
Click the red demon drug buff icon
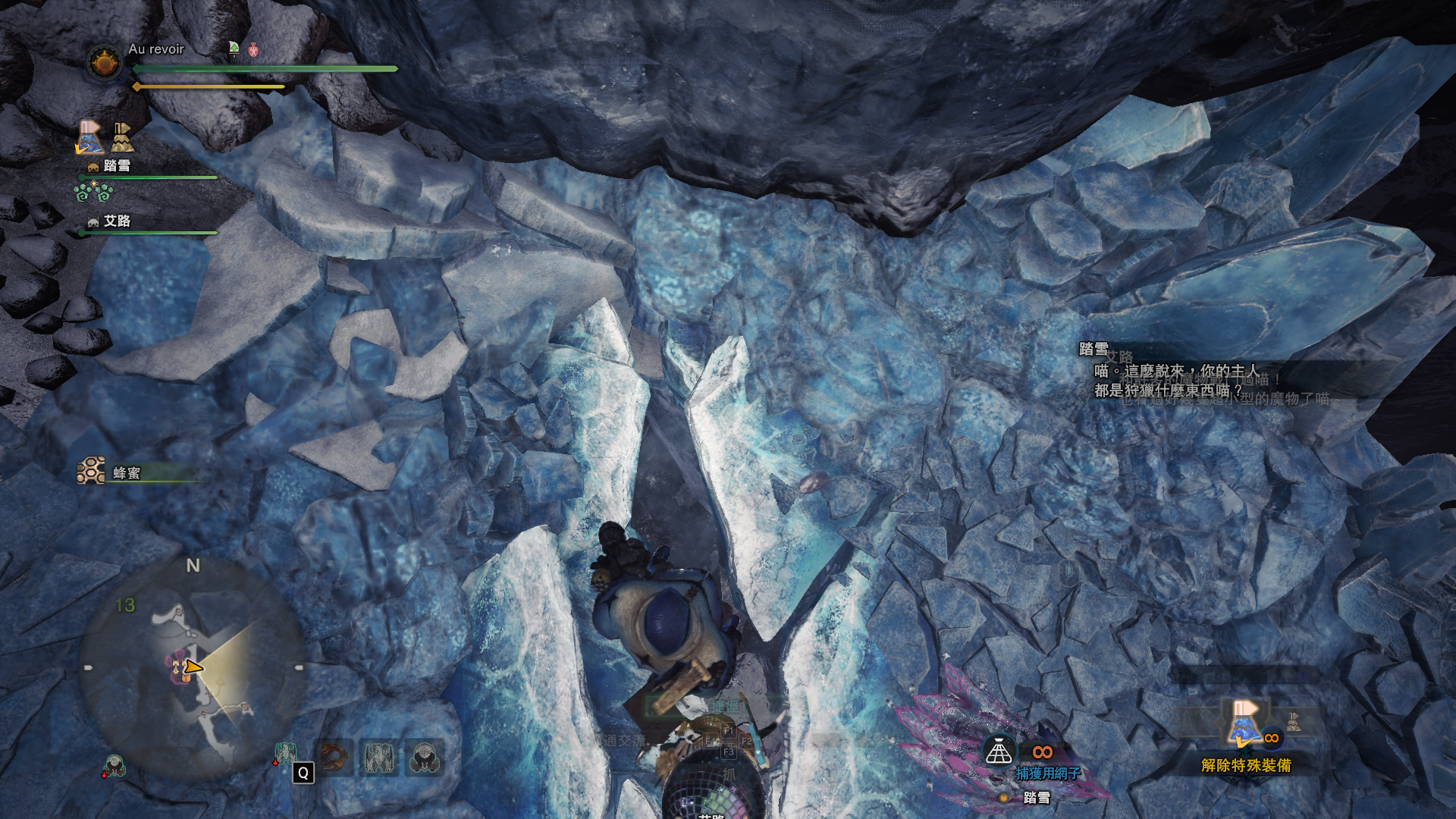coord(254,50)
